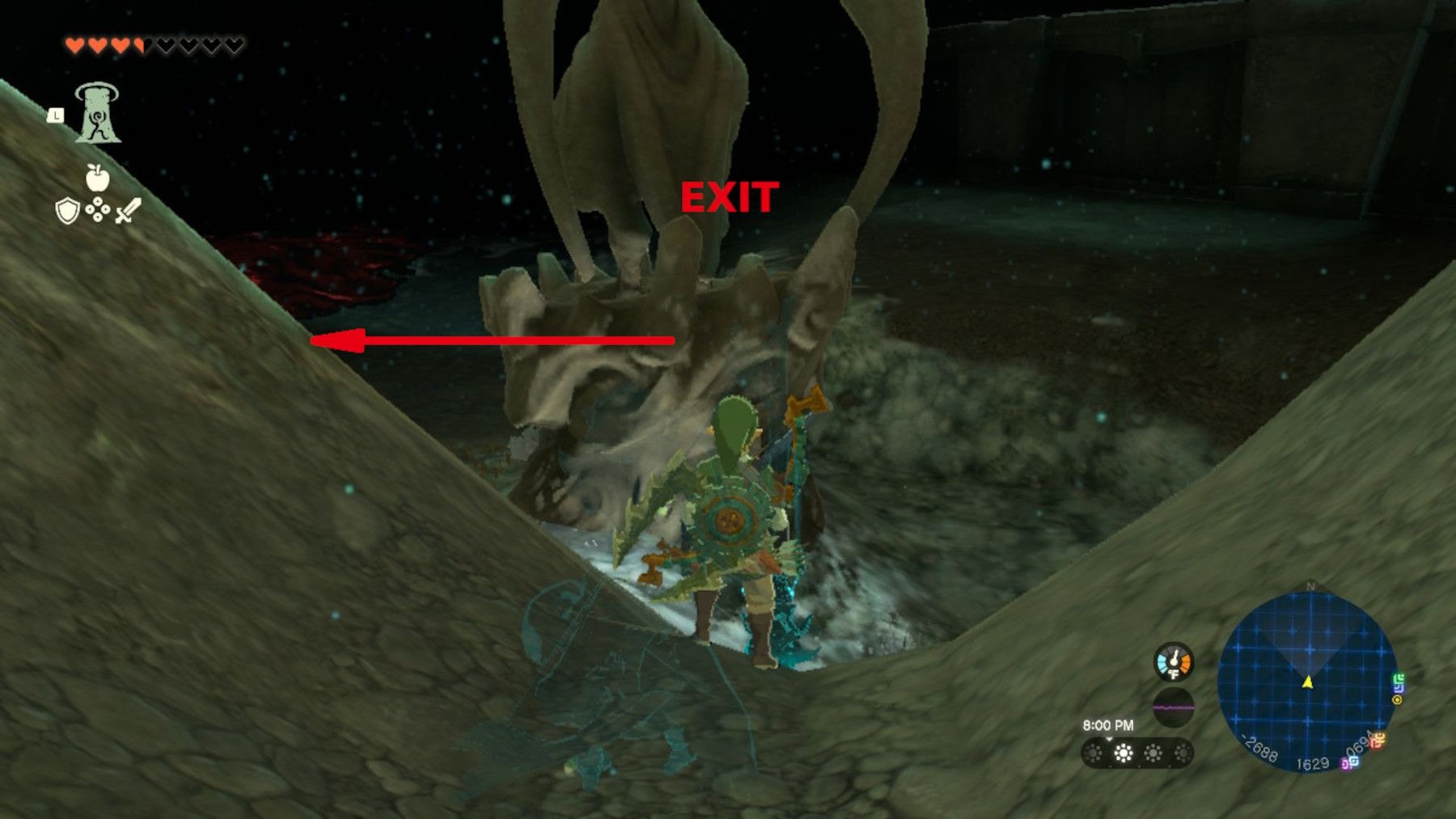1456x819 pixels.
Task: Open the sword weapon quick-select icon
Action: click(128, 211)
